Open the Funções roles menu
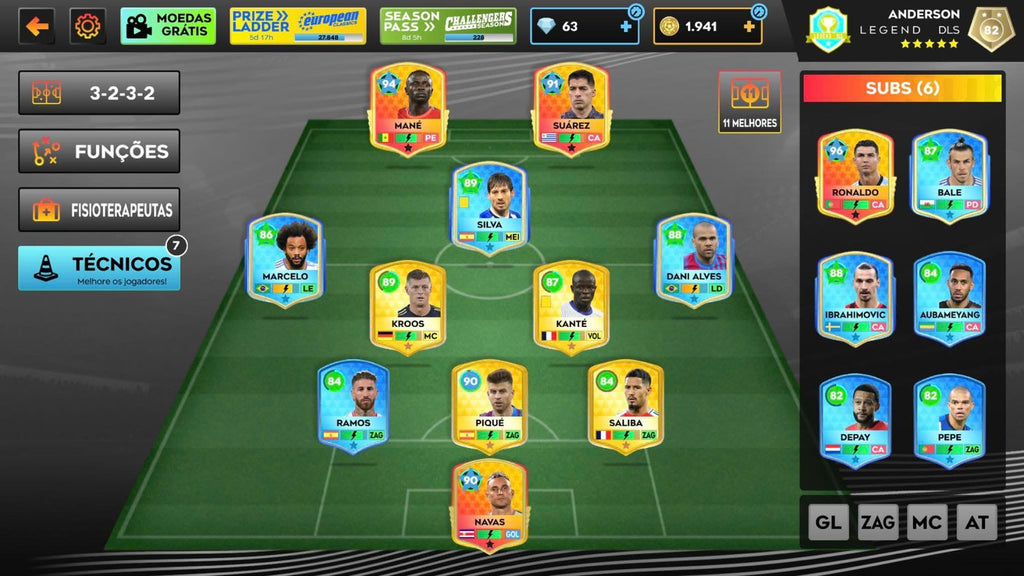The image size is (1024, 576). click(x=99, y=152)
